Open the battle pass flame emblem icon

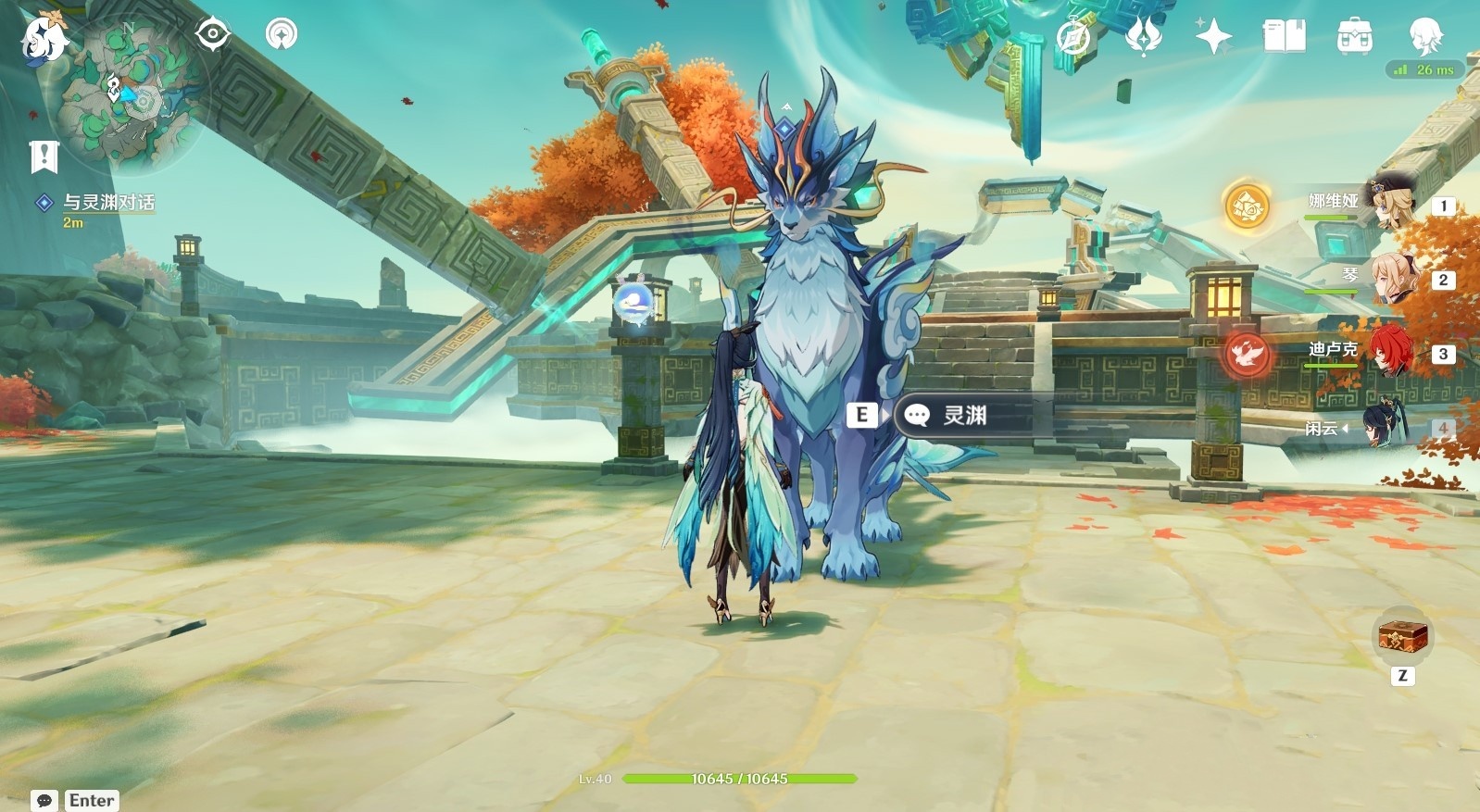point(1143,37)
